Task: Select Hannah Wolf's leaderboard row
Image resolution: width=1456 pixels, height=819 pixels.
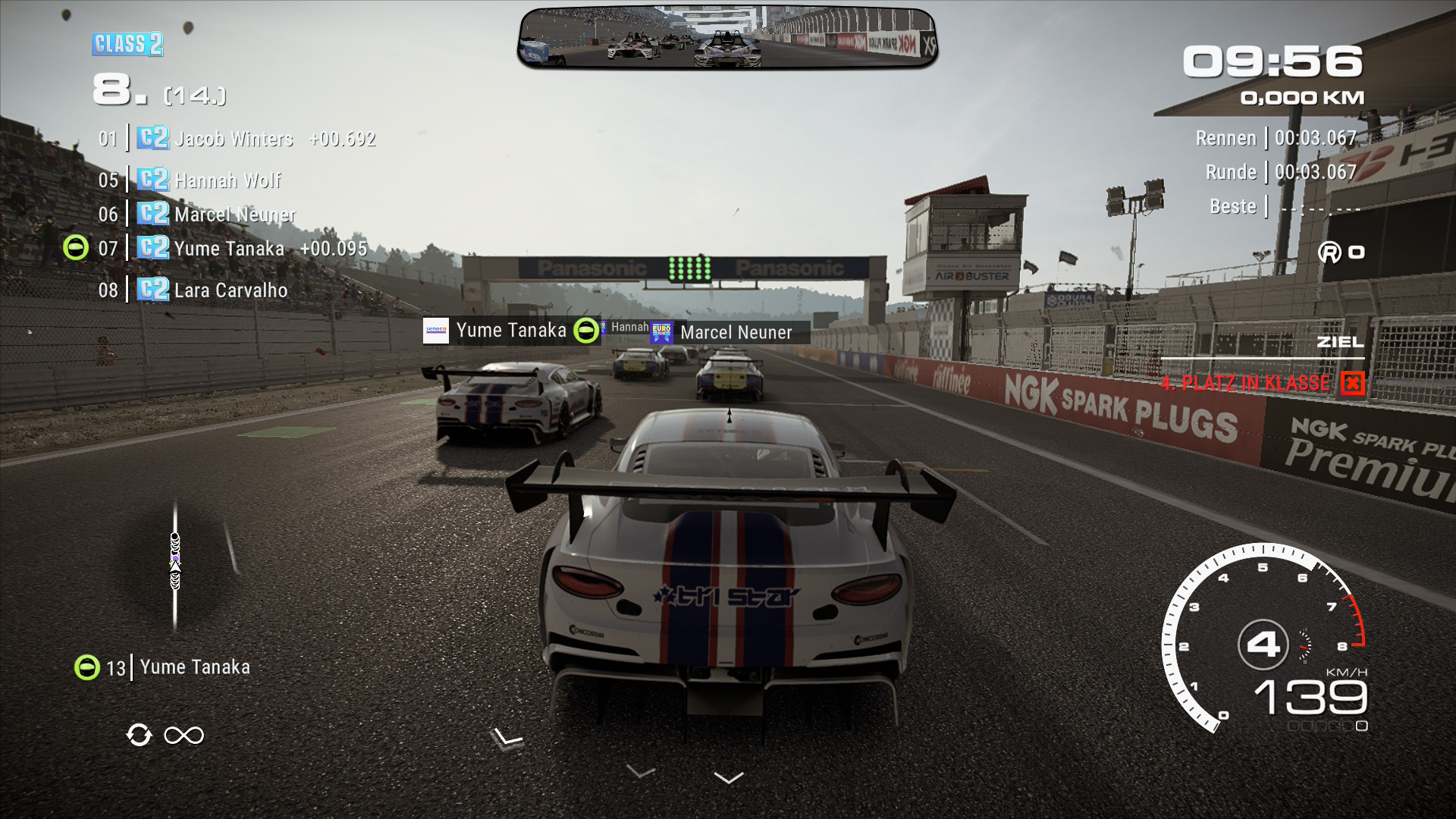Action: [227, 180]
